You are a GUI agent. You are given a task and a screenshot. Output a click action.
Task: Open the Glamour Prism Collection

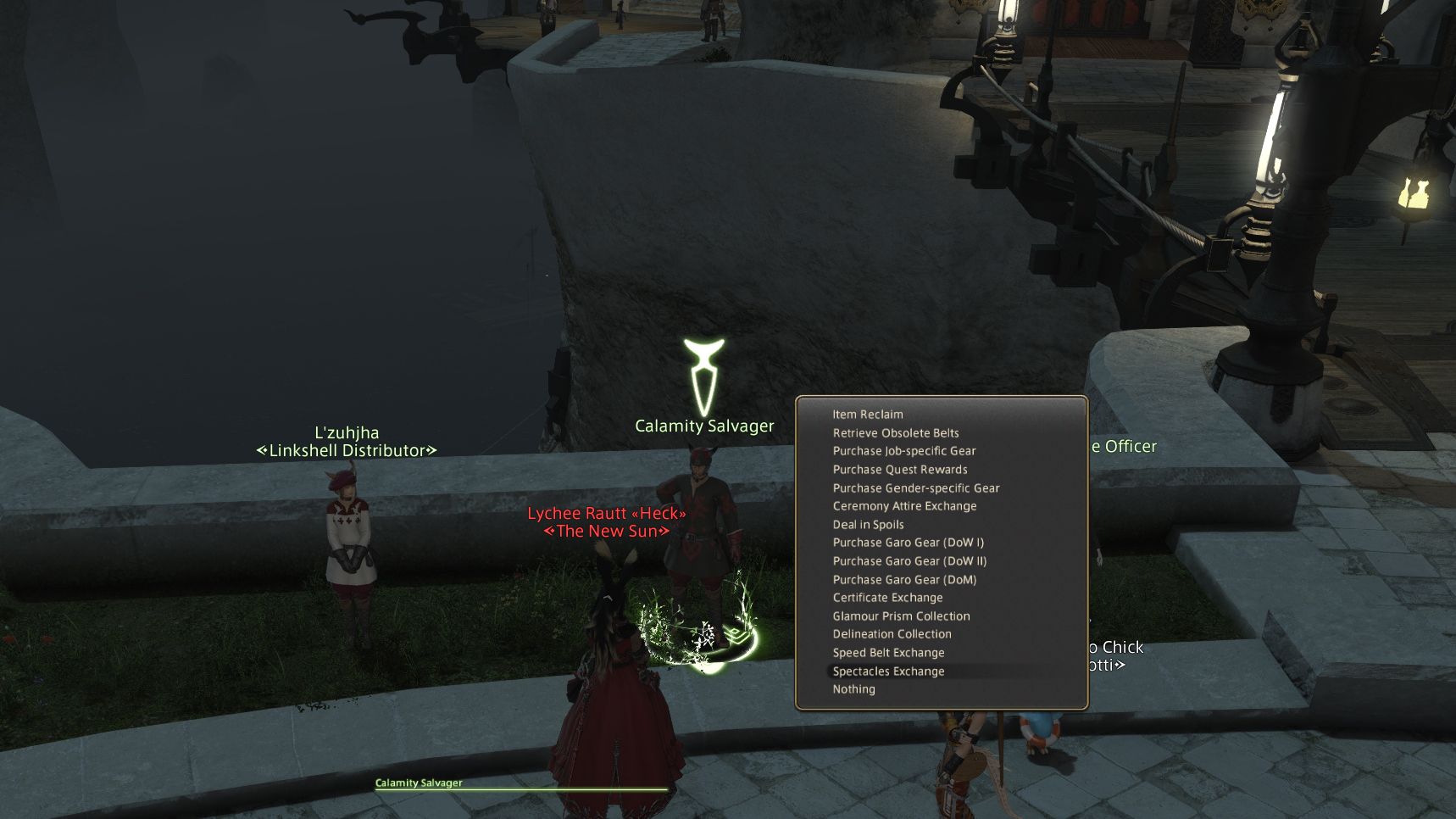tap(901, 616)
